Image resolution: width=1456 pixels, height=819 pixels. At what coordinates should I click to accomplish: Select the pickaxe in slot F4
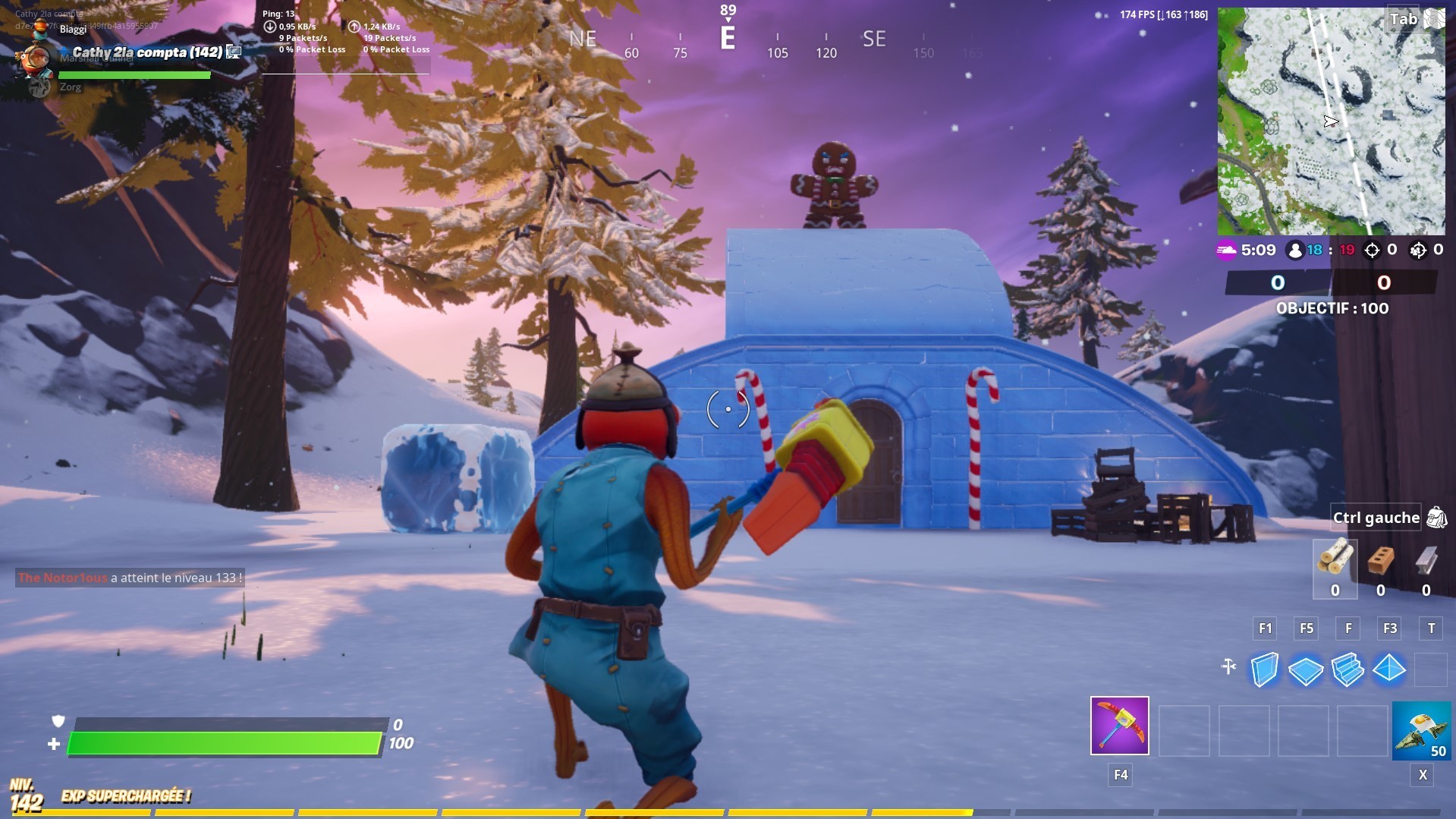[1118, 726]
